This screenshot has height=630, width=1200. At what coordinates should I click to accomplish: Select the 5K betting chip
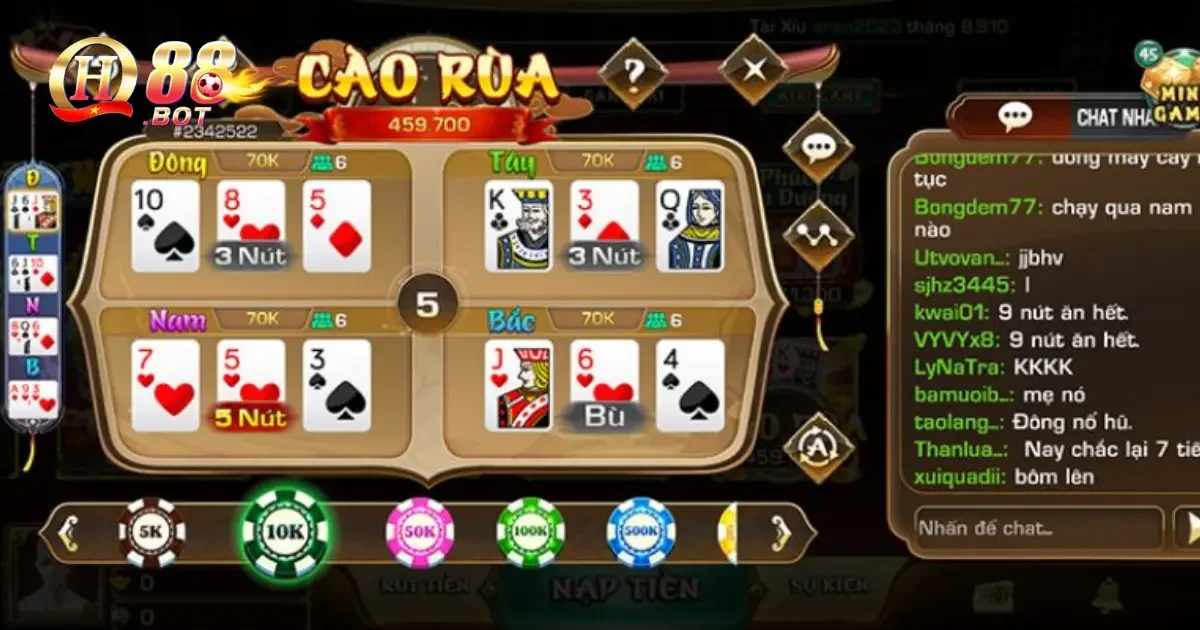152,532
